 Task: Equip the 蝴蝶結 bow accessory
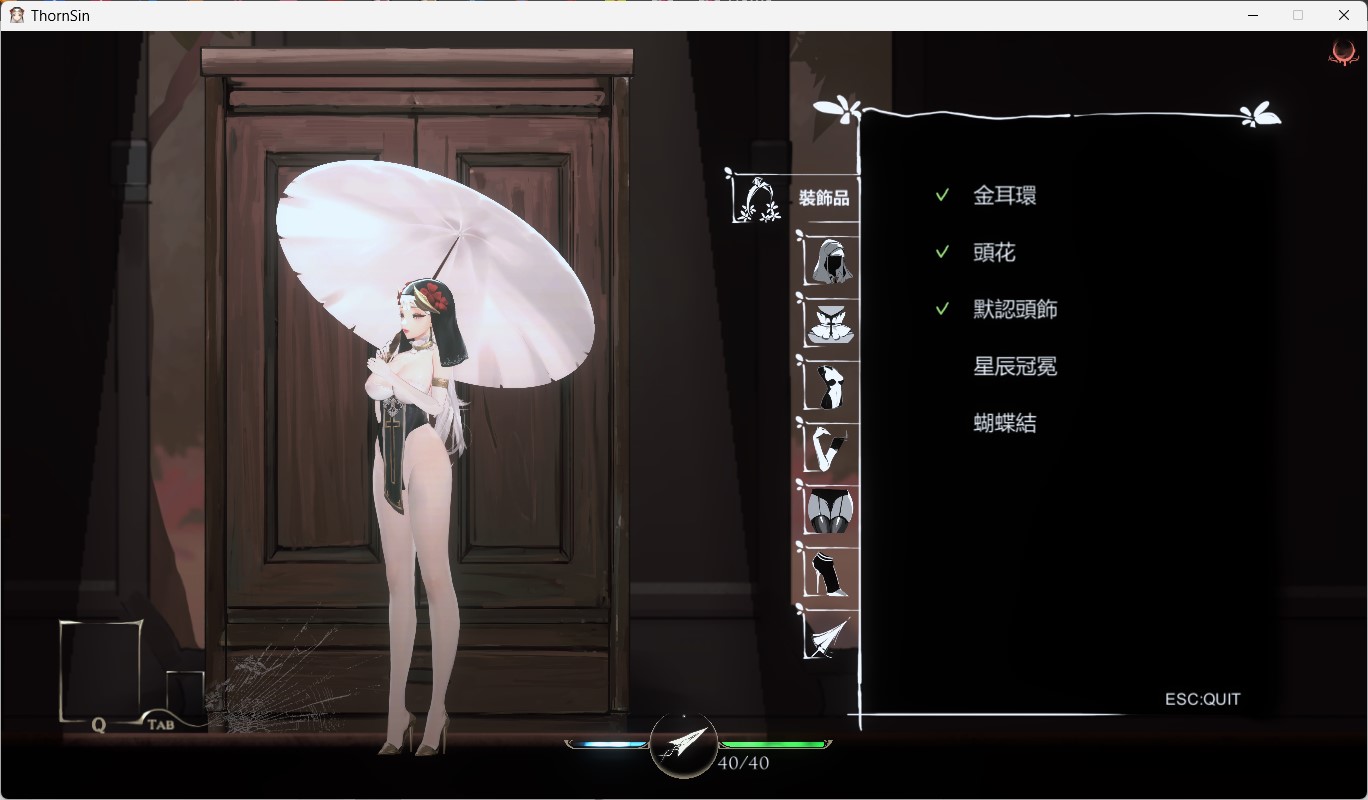point(1004,424)
